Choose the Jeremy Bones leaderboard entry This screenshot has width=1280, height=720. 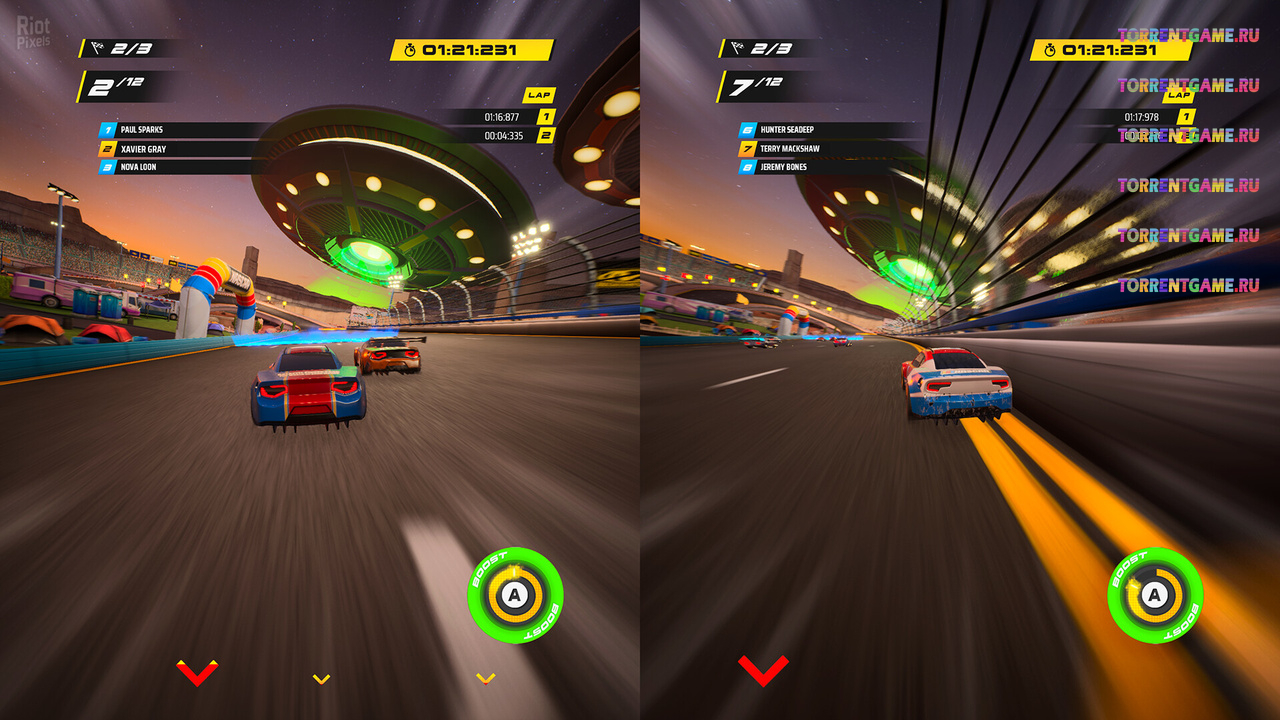point(783,167)
